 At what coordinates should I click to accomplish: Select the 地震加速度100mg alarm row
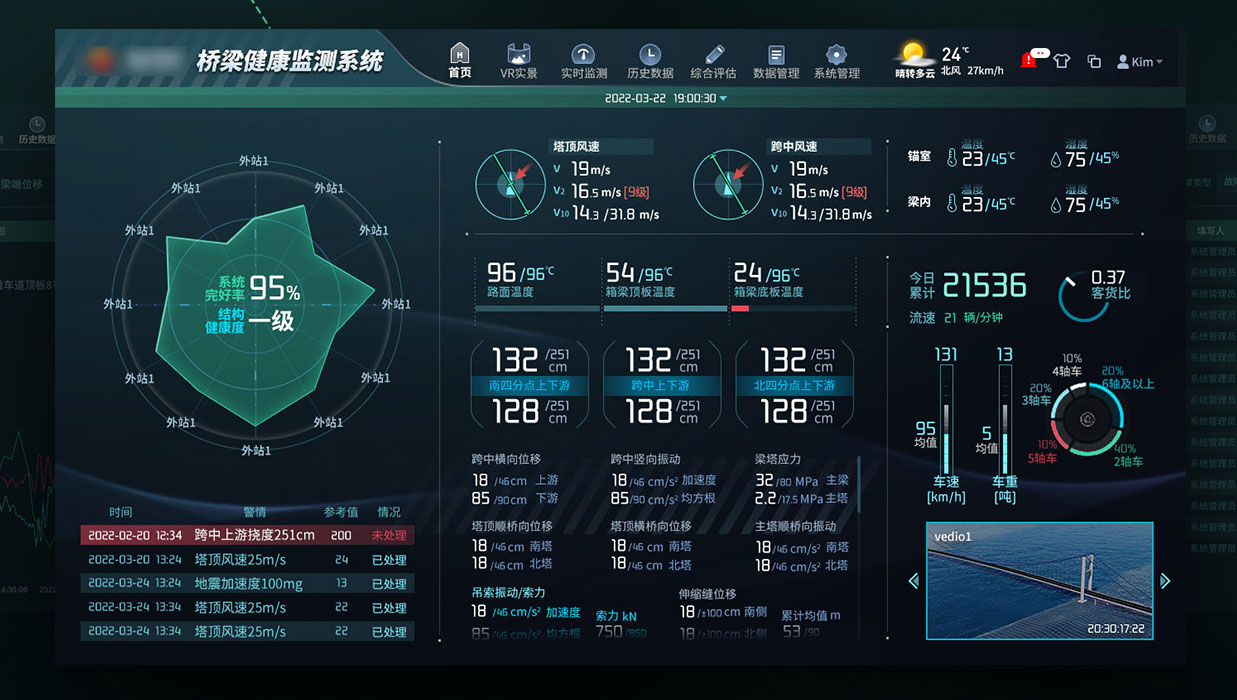click(247, 584)
